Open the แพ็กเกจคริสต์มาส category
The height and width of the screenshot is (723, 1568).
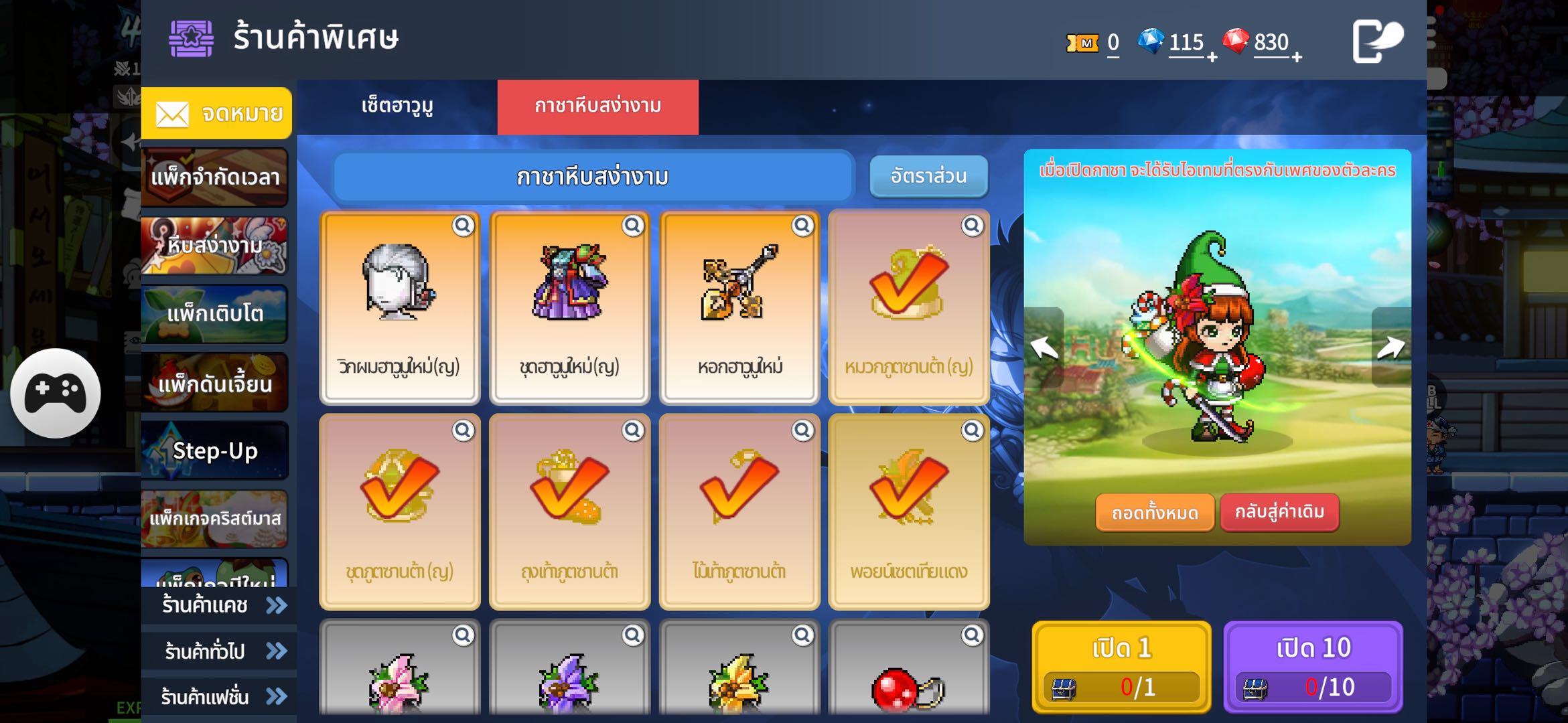coord(214,518)
